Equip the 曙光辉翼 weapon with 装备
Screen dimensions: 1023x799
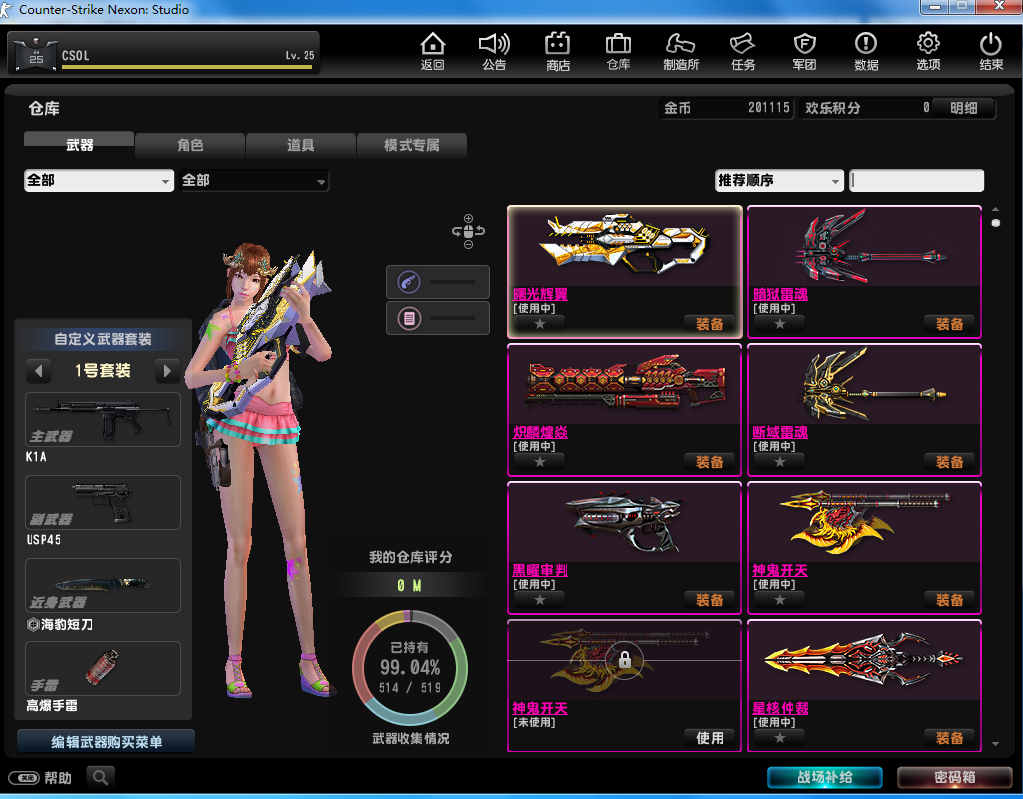pos(709,324)
